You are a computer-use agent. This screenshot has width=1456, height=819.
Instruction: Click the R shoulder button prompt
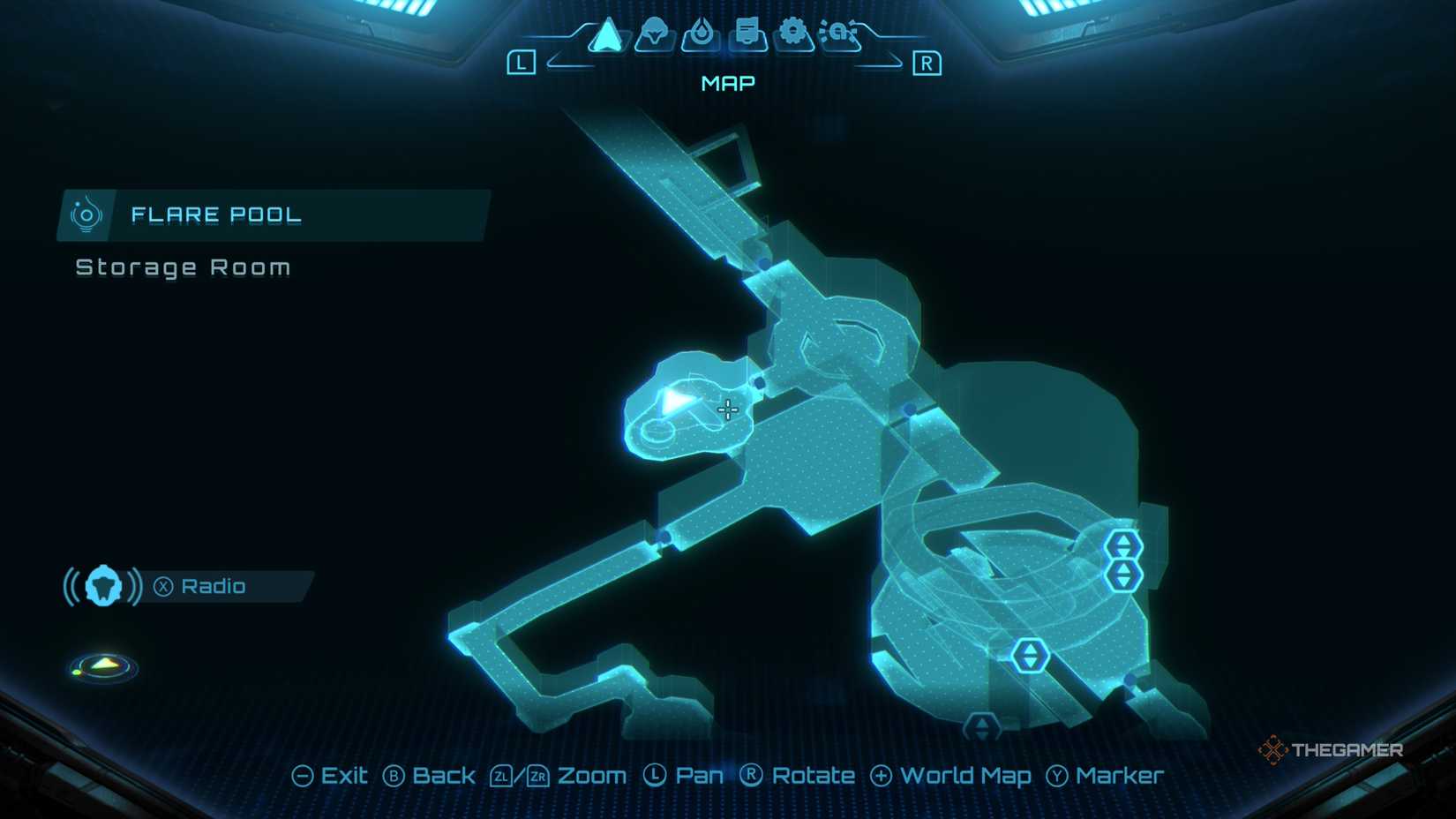pyautogui.click(x=927, y=62)
